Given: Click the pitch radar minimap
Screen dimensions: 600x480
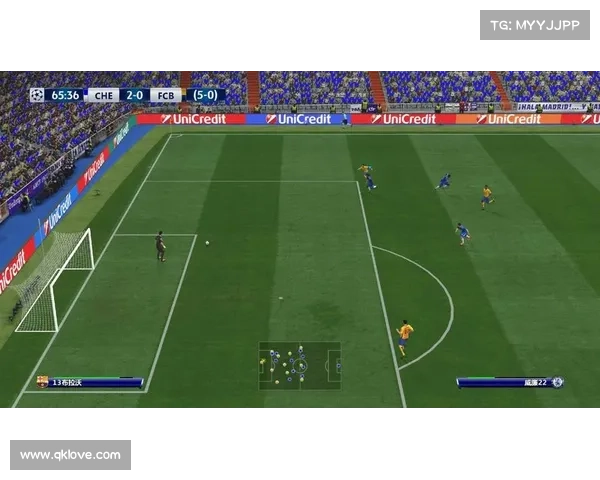Looking at the screenshot, I should tap(300, 365).
